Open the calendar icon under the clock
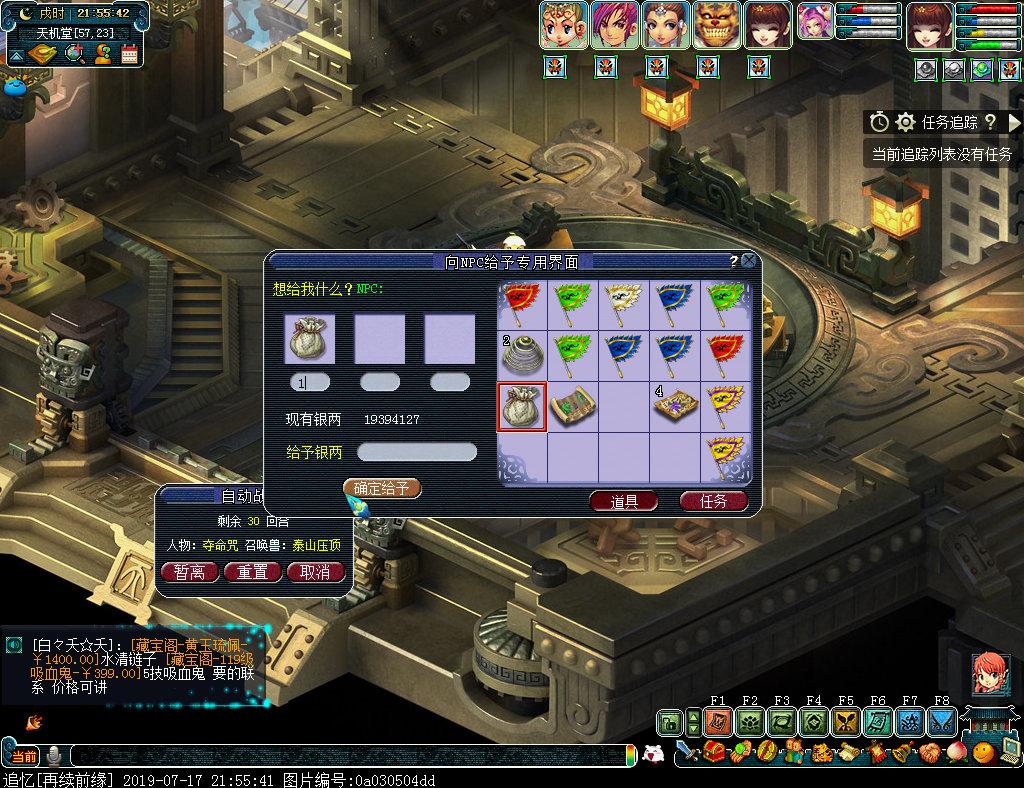This screenshot has width=1024, height=788. click(129, 54)
